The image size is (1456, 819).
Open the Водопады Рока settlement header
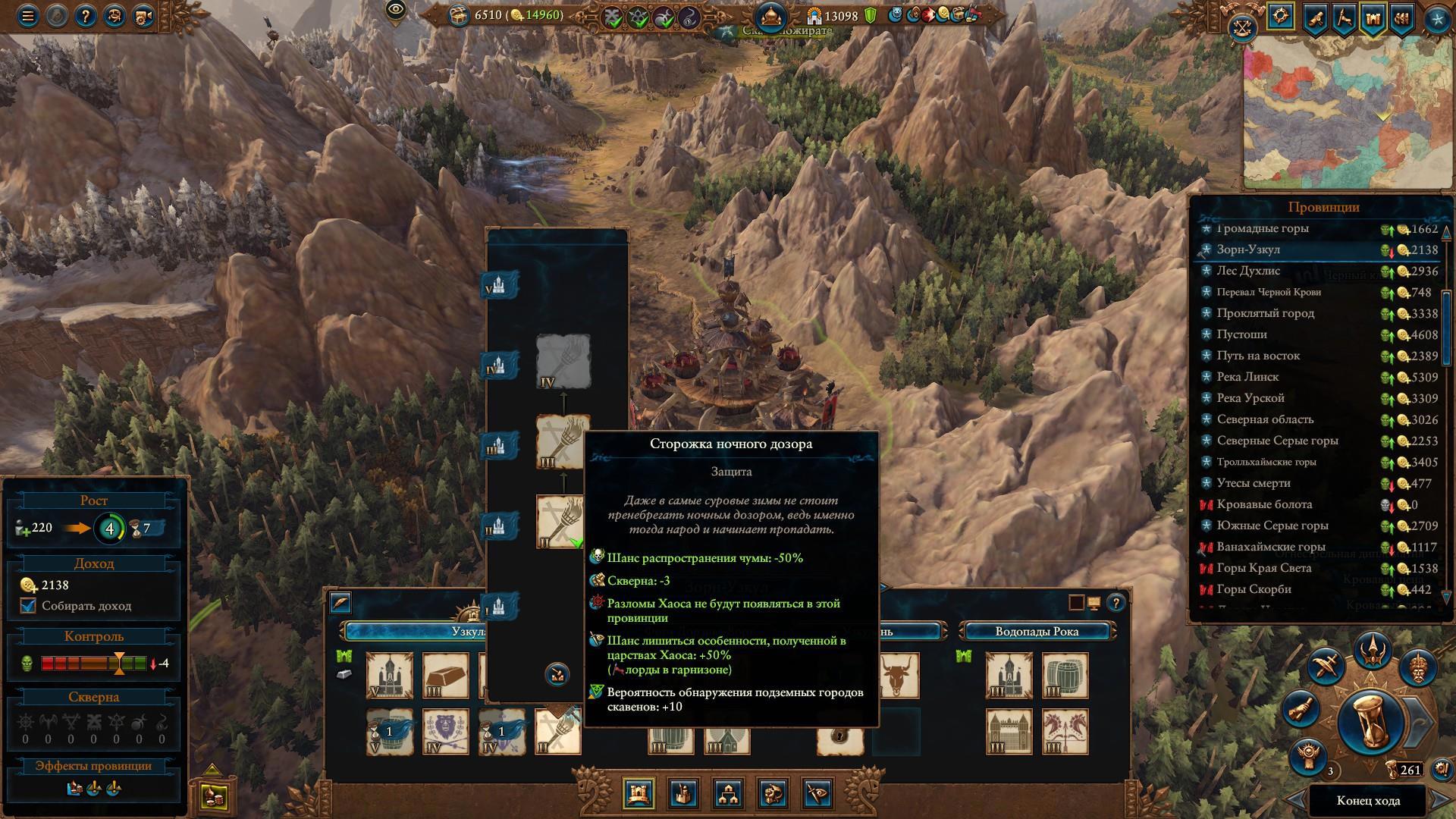click(1037, 631)
